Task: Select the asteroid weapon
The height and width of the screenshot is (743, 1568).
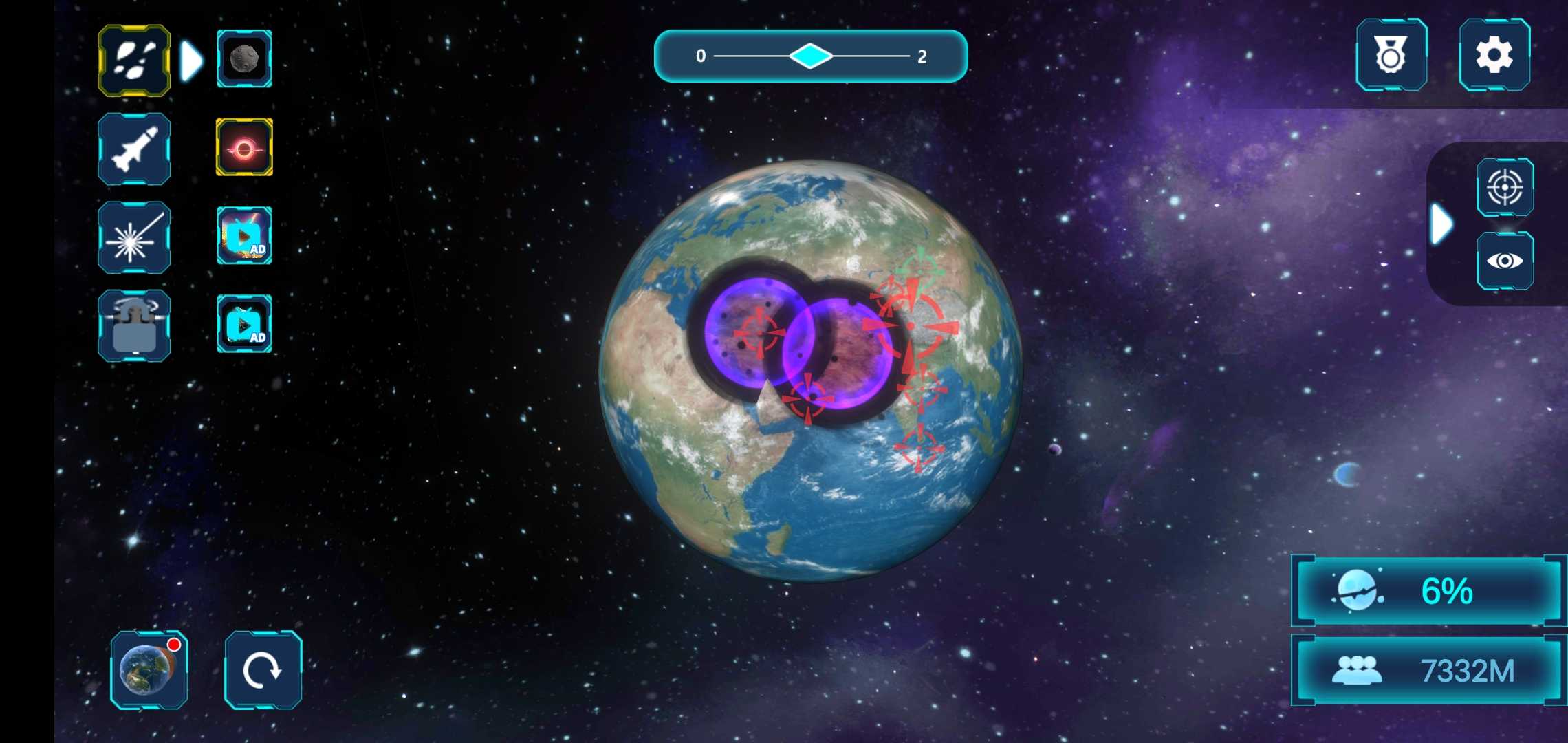Action: point(244,60)
